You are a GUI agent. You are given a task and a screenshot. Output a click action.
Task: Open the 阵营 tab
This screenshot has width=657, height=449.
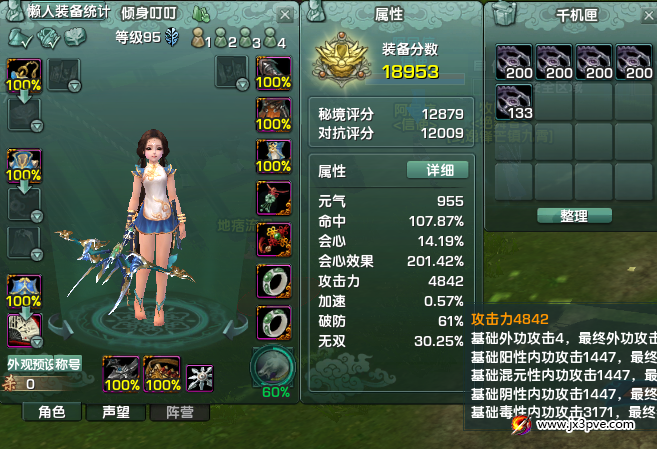click(x=167, y=411)
